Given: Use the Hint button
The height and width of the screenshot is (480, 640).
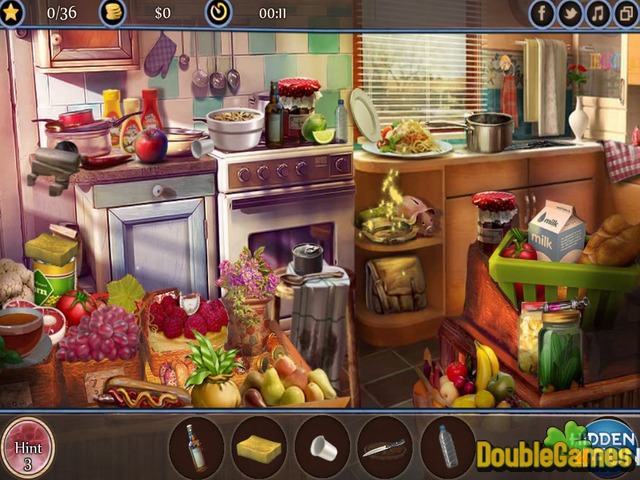Looking at the screenshot, I should point(27,447).
